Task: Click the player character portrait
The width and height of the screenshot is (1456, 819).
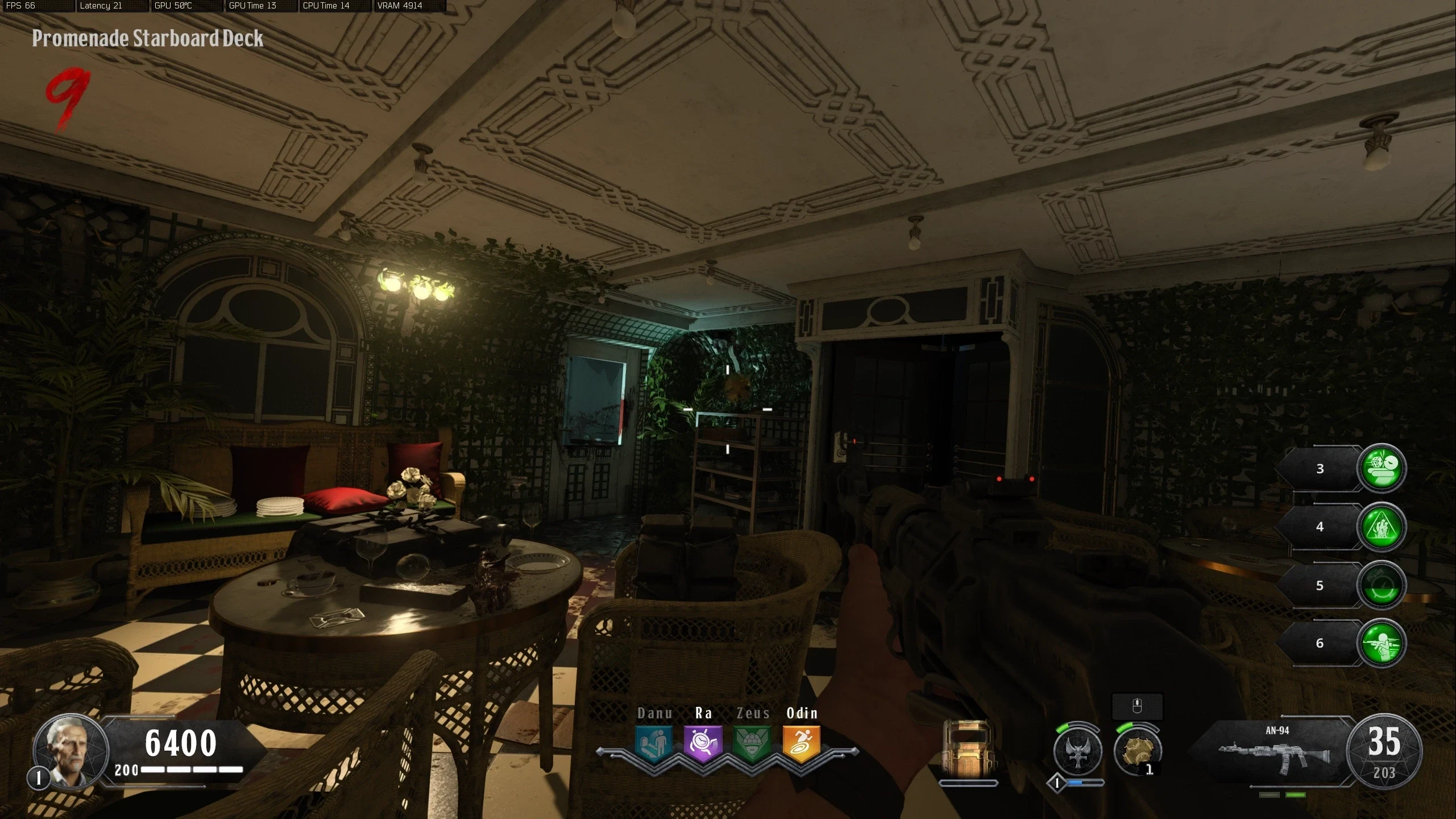Action: 70,750
